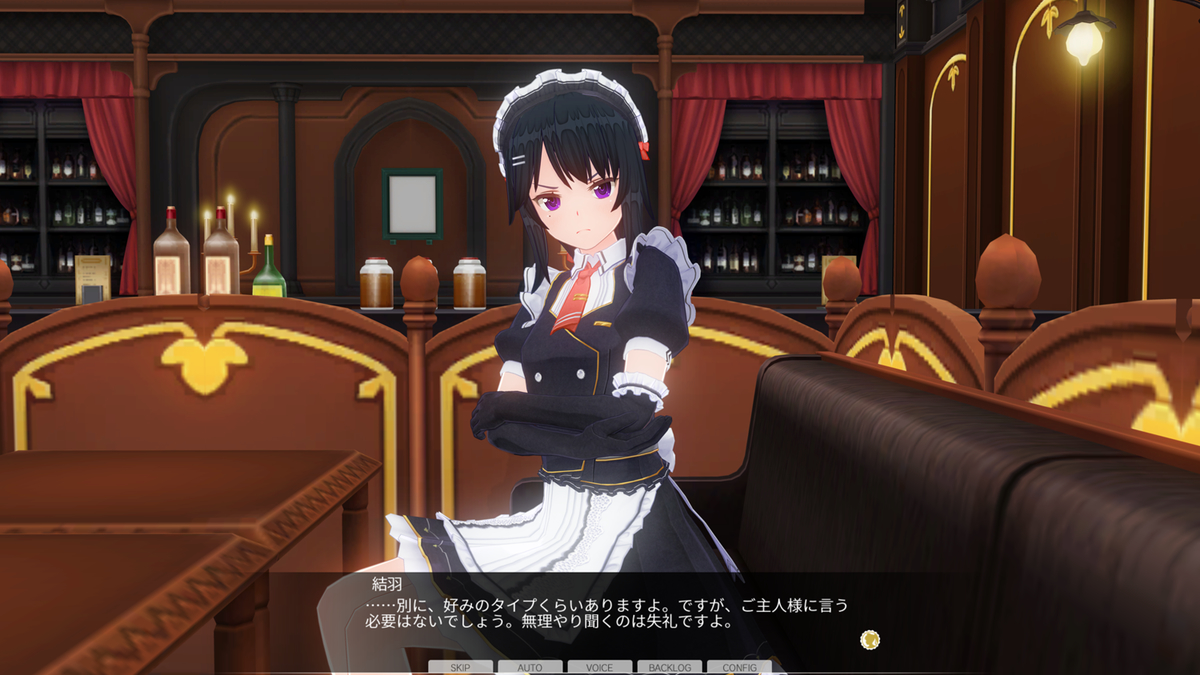Open the BACKLOG of past dialogue
This screenshot has height=675, width=1200.
pos(669,667)
